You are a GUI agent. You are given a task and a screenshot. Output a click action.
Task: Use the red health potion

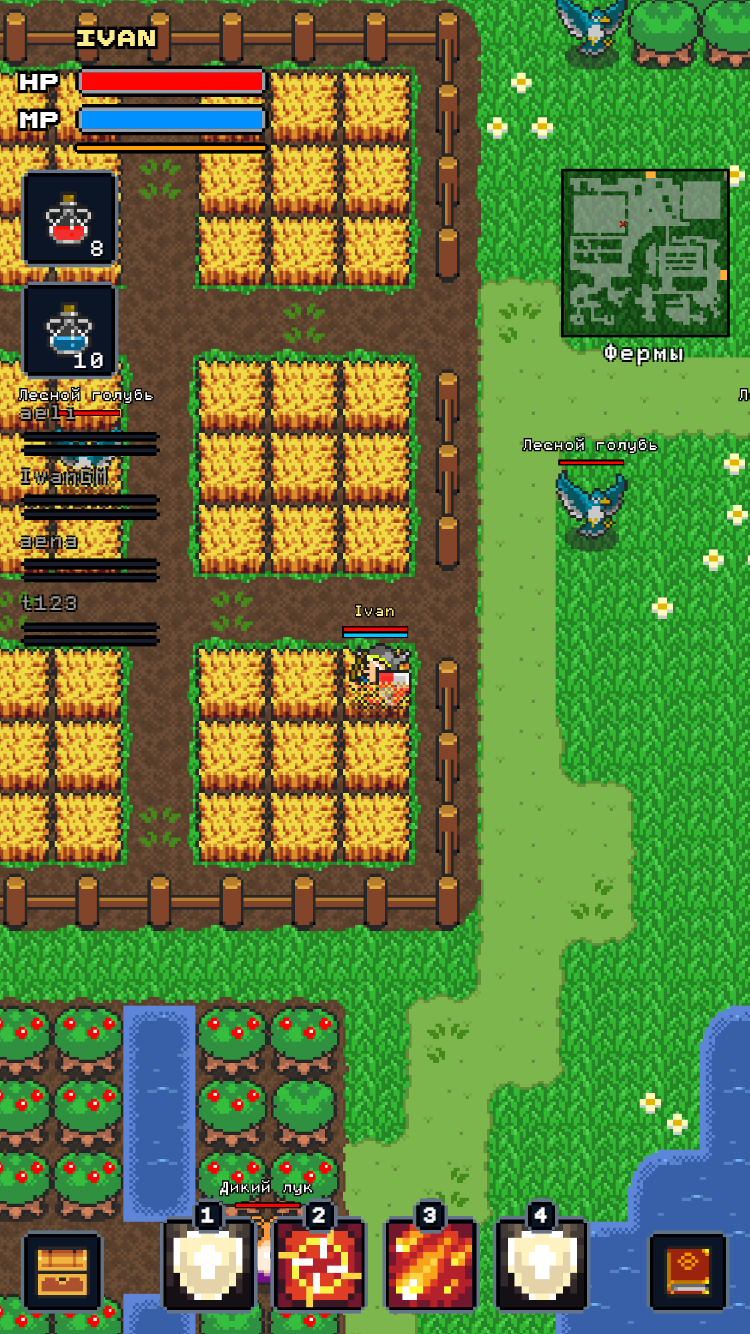click(x=70, y=218)
